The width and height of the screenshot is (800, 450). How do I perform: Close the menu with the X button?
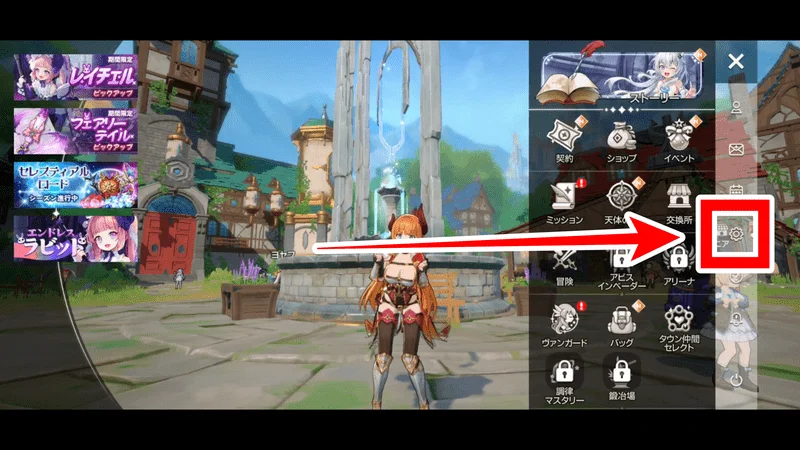[736, 62]
